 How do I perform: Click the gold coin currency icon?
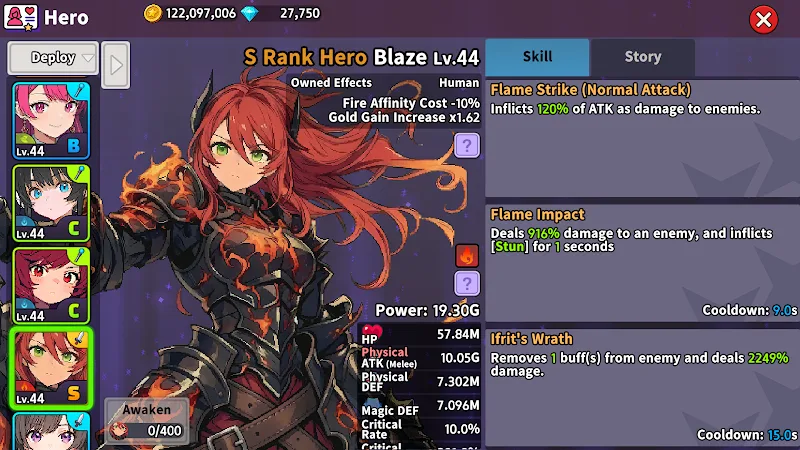pyautogui.click(x=153, y=13)
